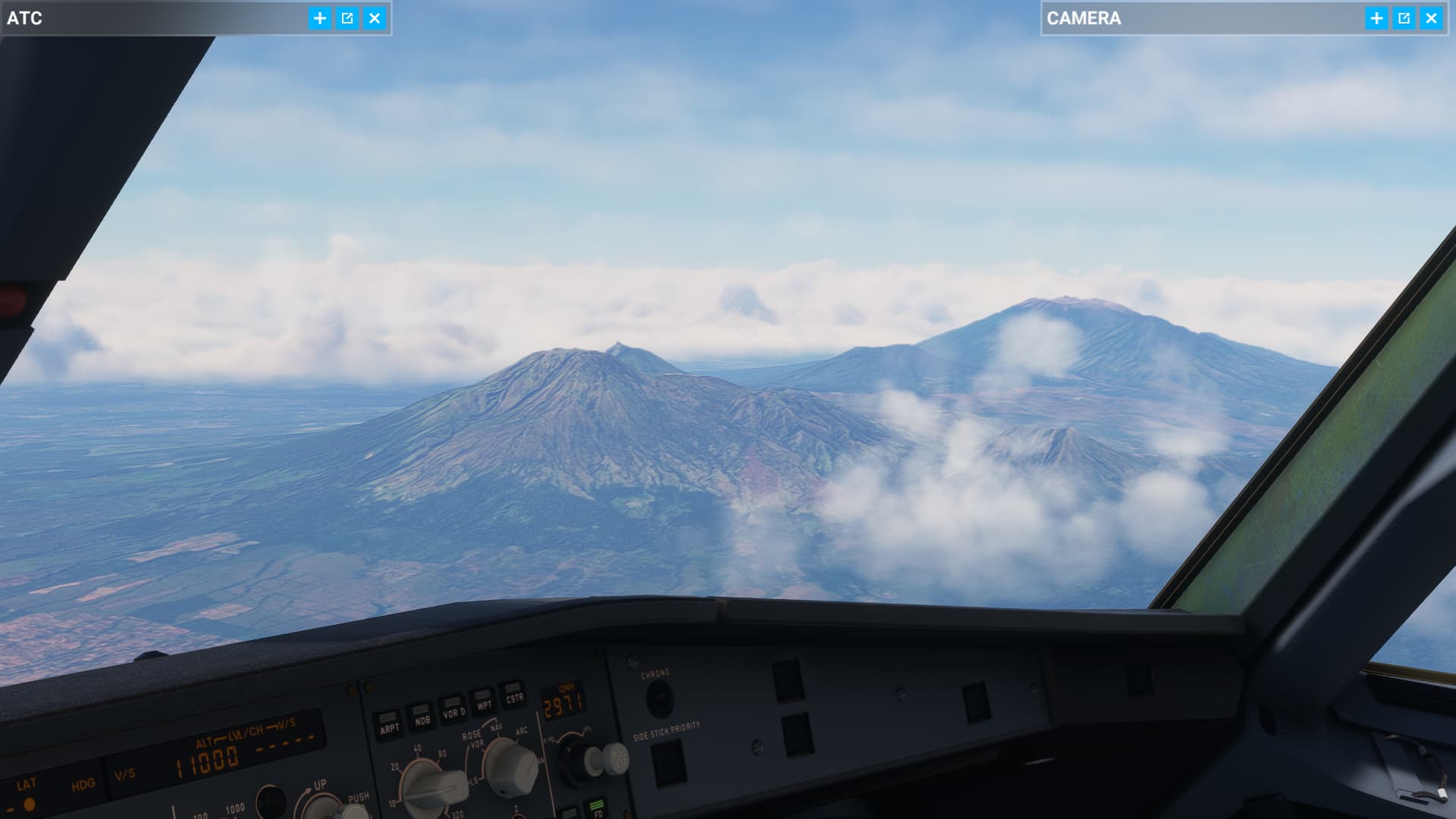Toggle the NDB overlay button
Viewport: 1456px width, 819px height.
tap(422, 716)
